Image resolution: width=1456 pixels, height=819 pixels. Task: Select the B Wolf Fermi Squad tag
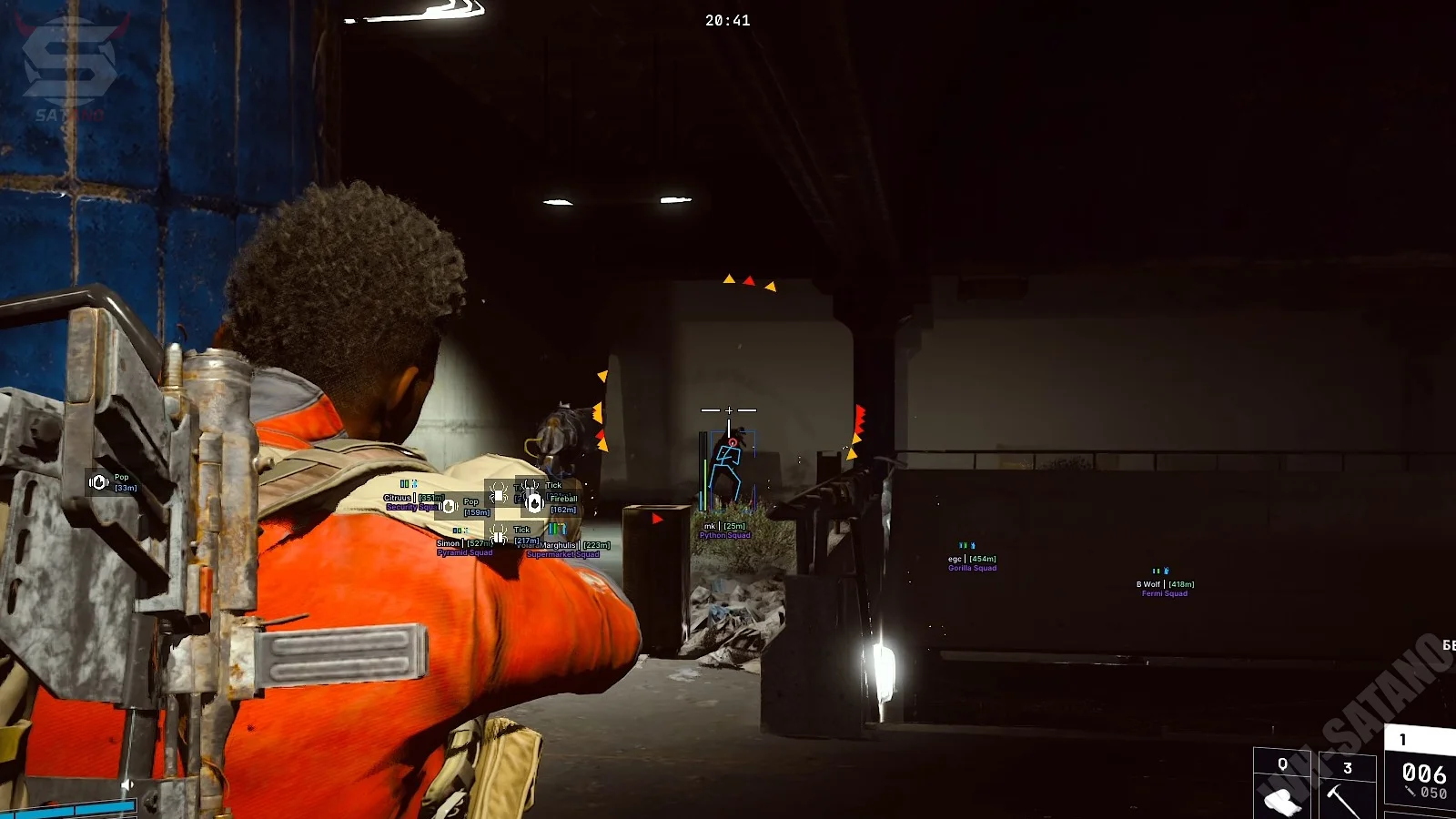point(1164,588)
